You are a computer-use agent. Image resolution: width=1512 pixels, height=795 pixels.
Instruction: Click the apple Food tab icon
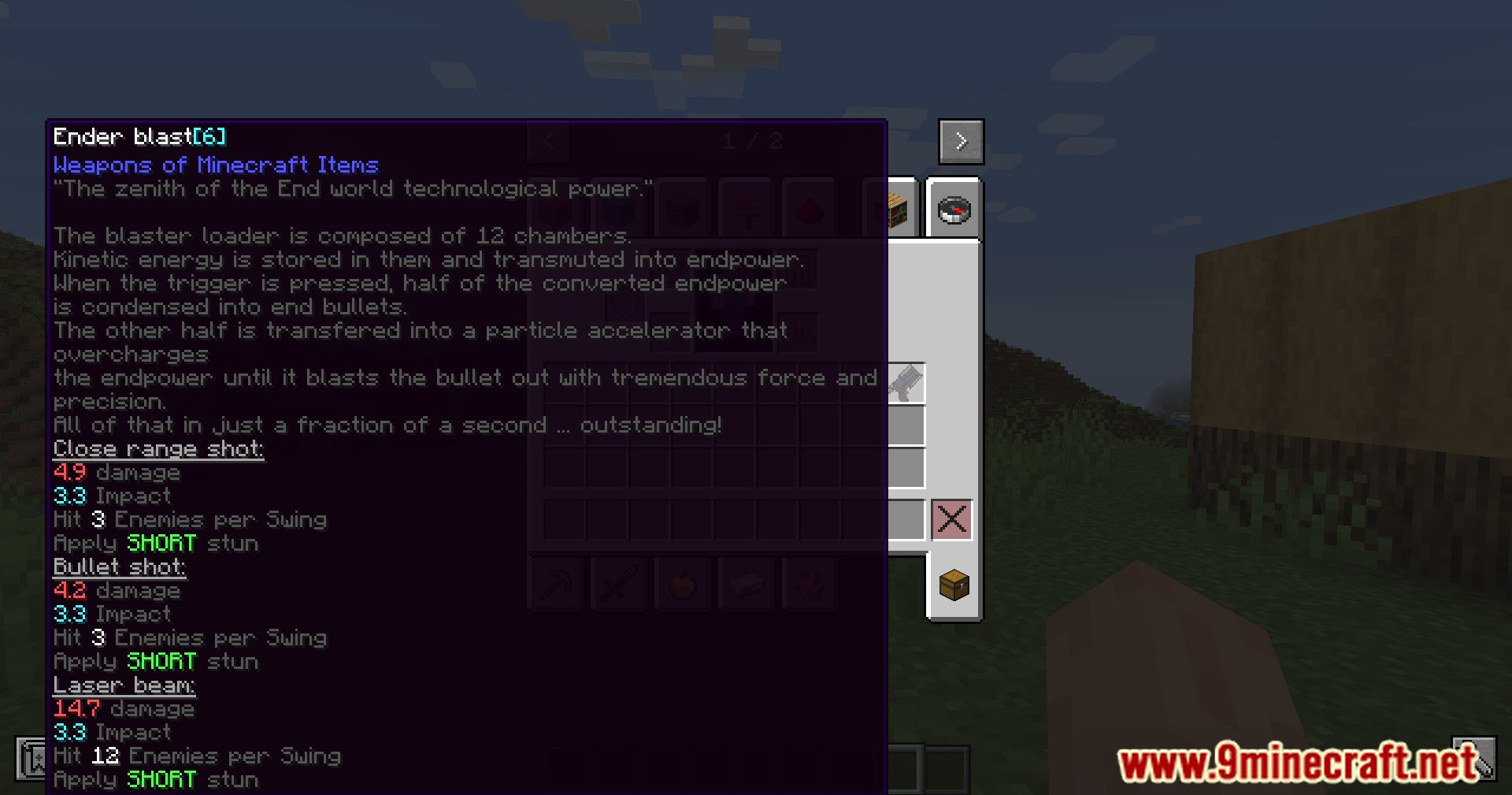point(682,584)
